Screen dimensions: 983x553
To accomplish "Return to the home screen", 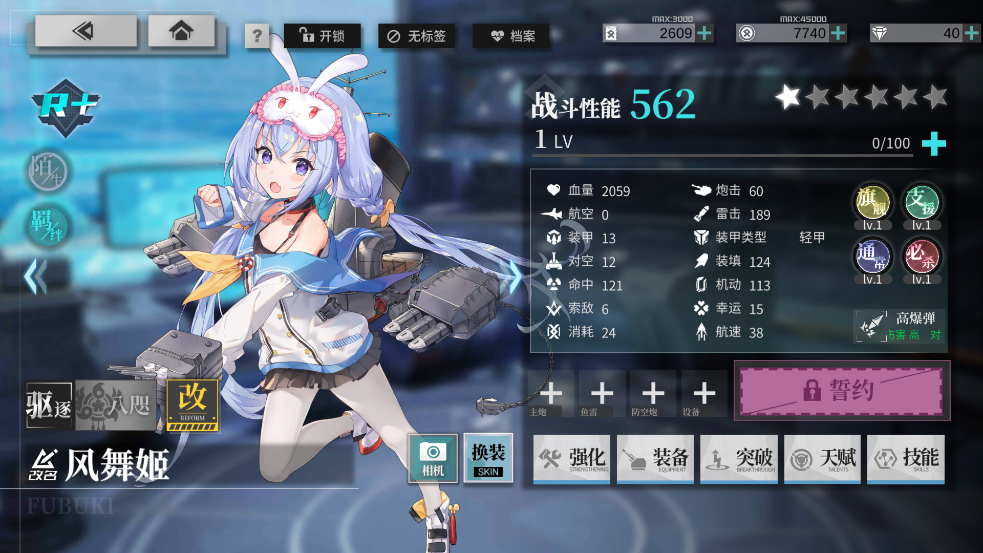I will click(x=181, y=31).
